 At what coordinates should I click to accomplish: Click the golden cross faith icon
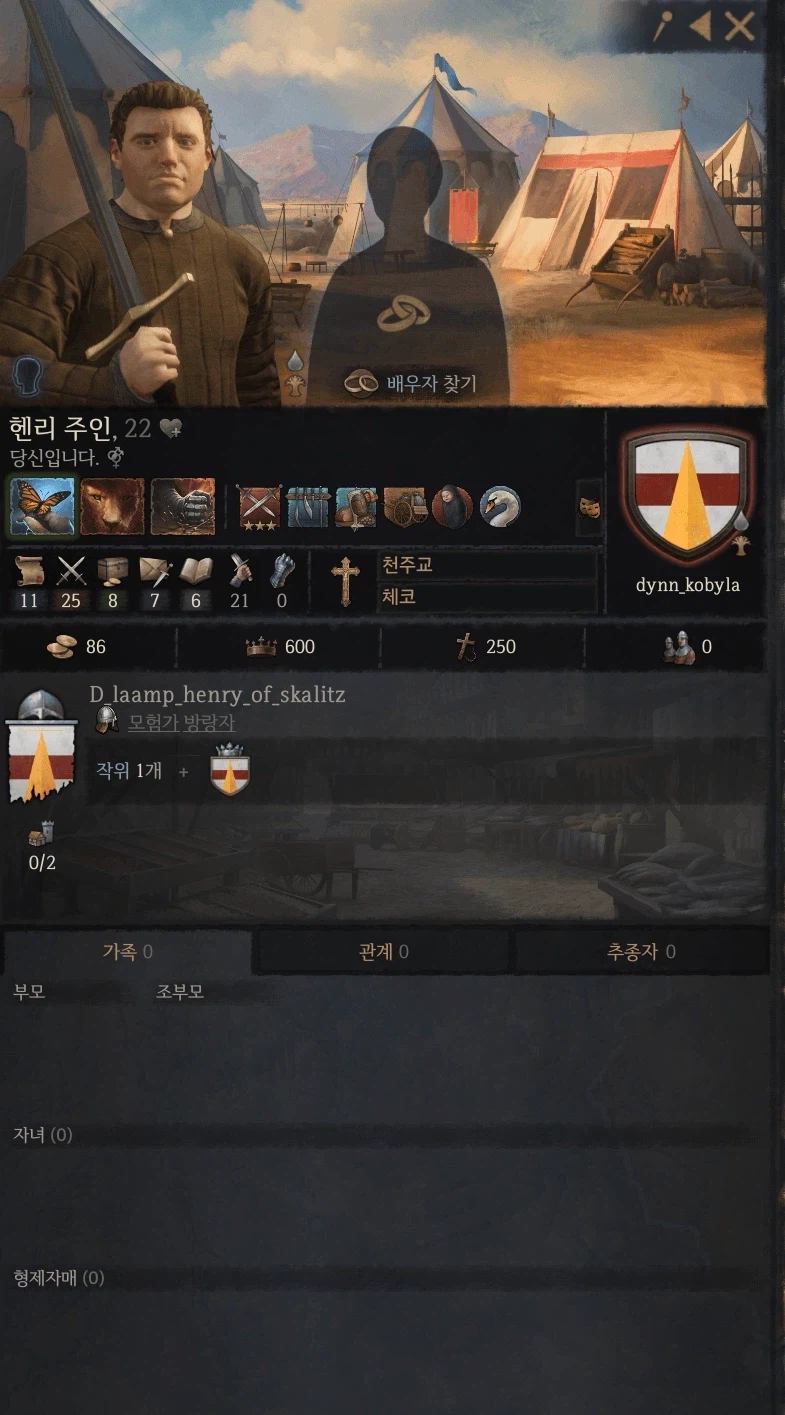coord(346,581)
